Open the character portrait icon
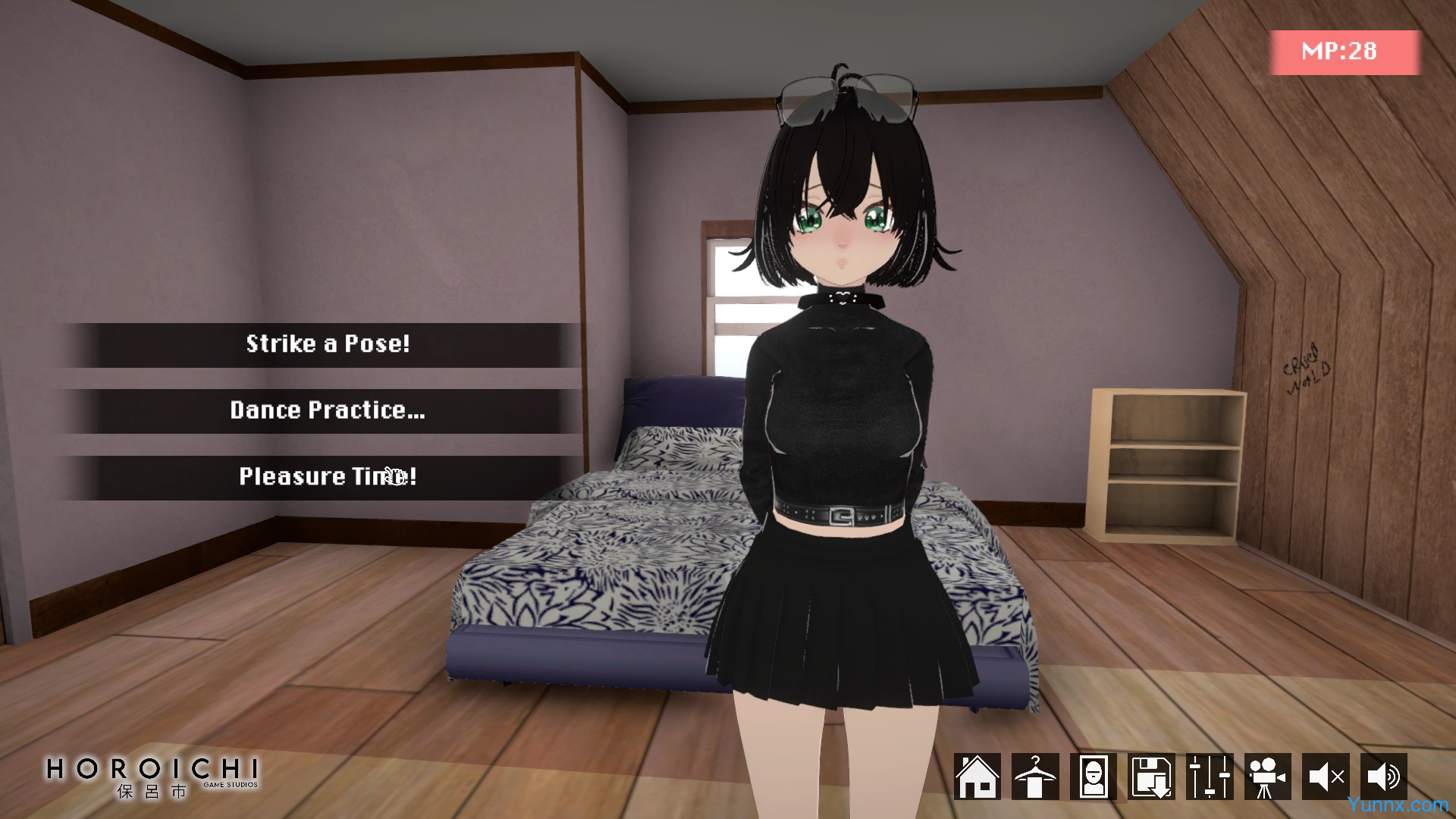1456x819 pixels. pyautogui.click(x=1094, y=777)
